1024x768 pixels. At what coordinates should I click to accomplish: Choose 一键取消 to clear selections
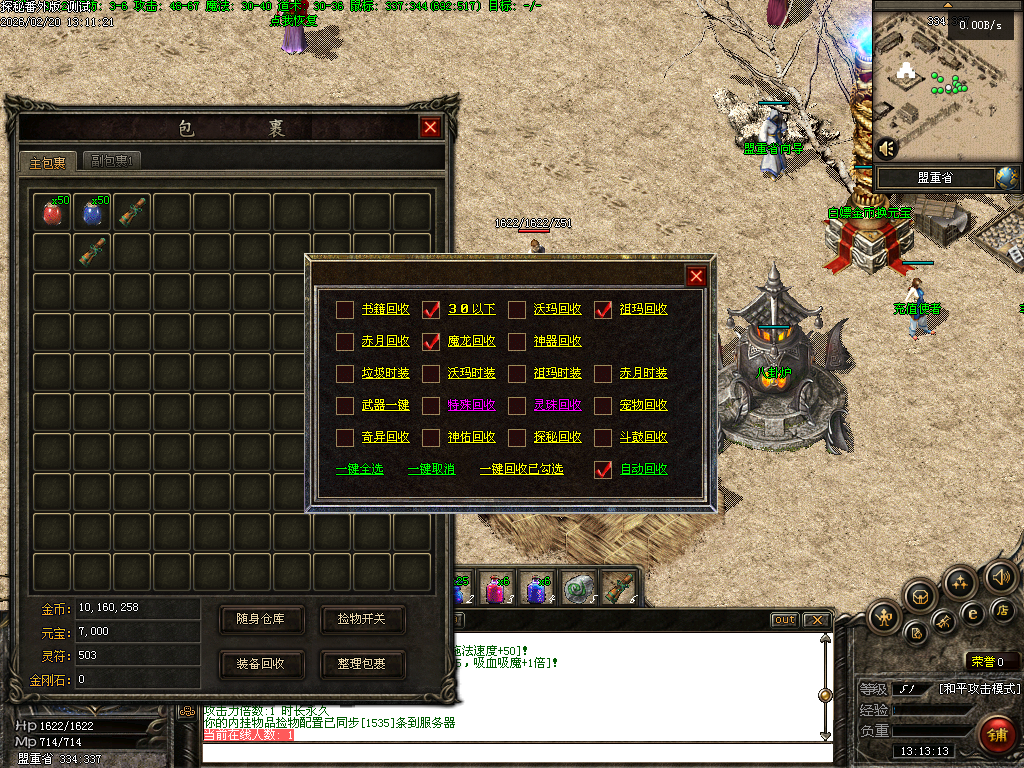(431, 469)
